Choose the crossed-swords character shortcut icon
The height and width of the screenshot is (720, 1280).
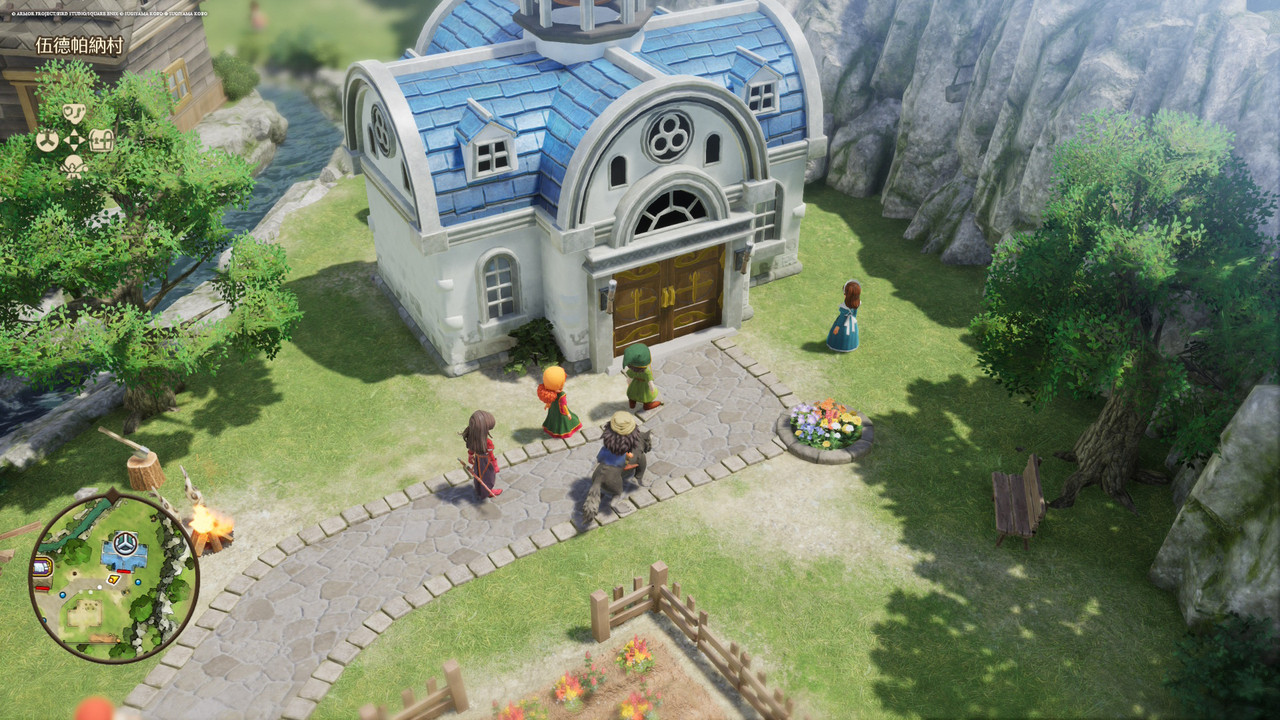[74, 166]
